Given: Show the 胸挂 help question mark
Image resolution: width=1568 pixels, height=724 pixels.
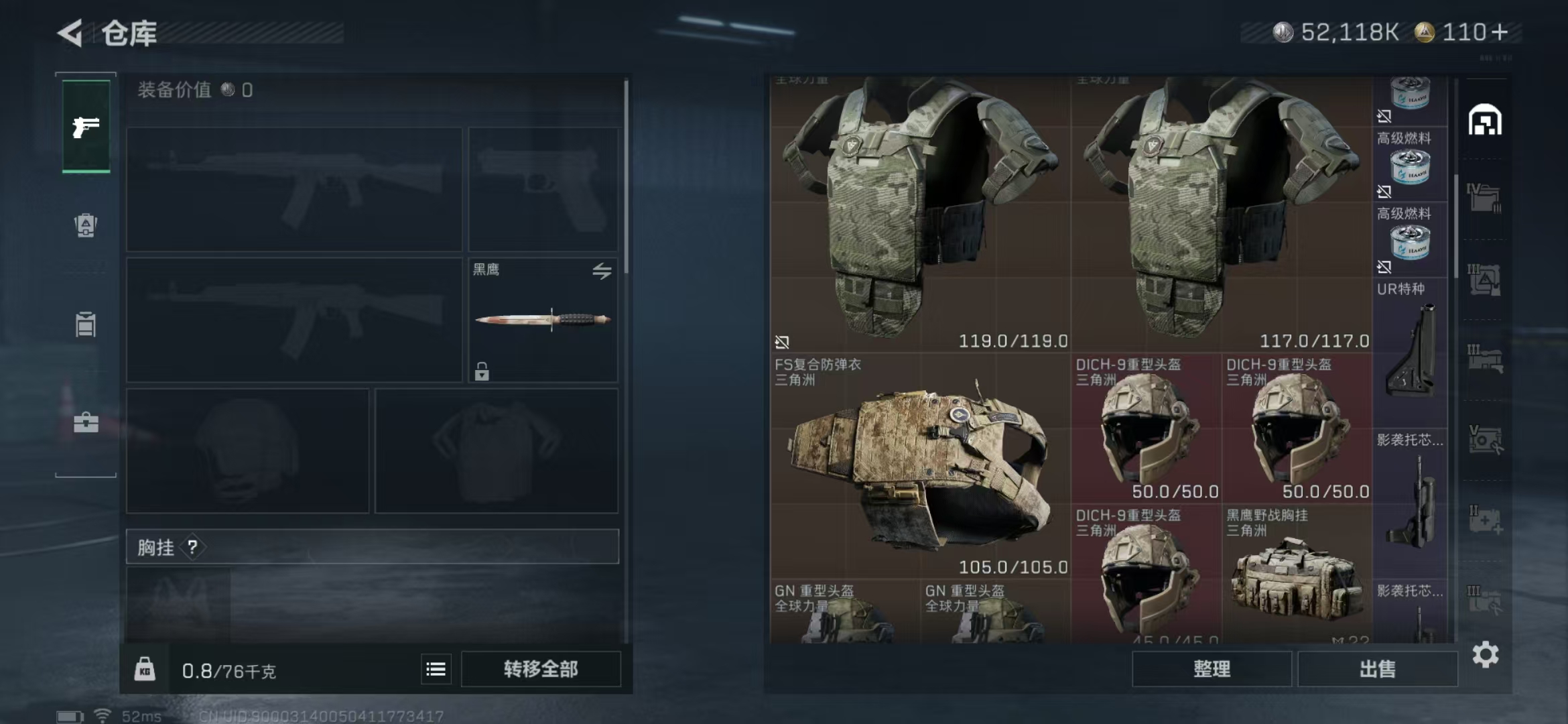Looking at the screenshot, I should point(193,548).
